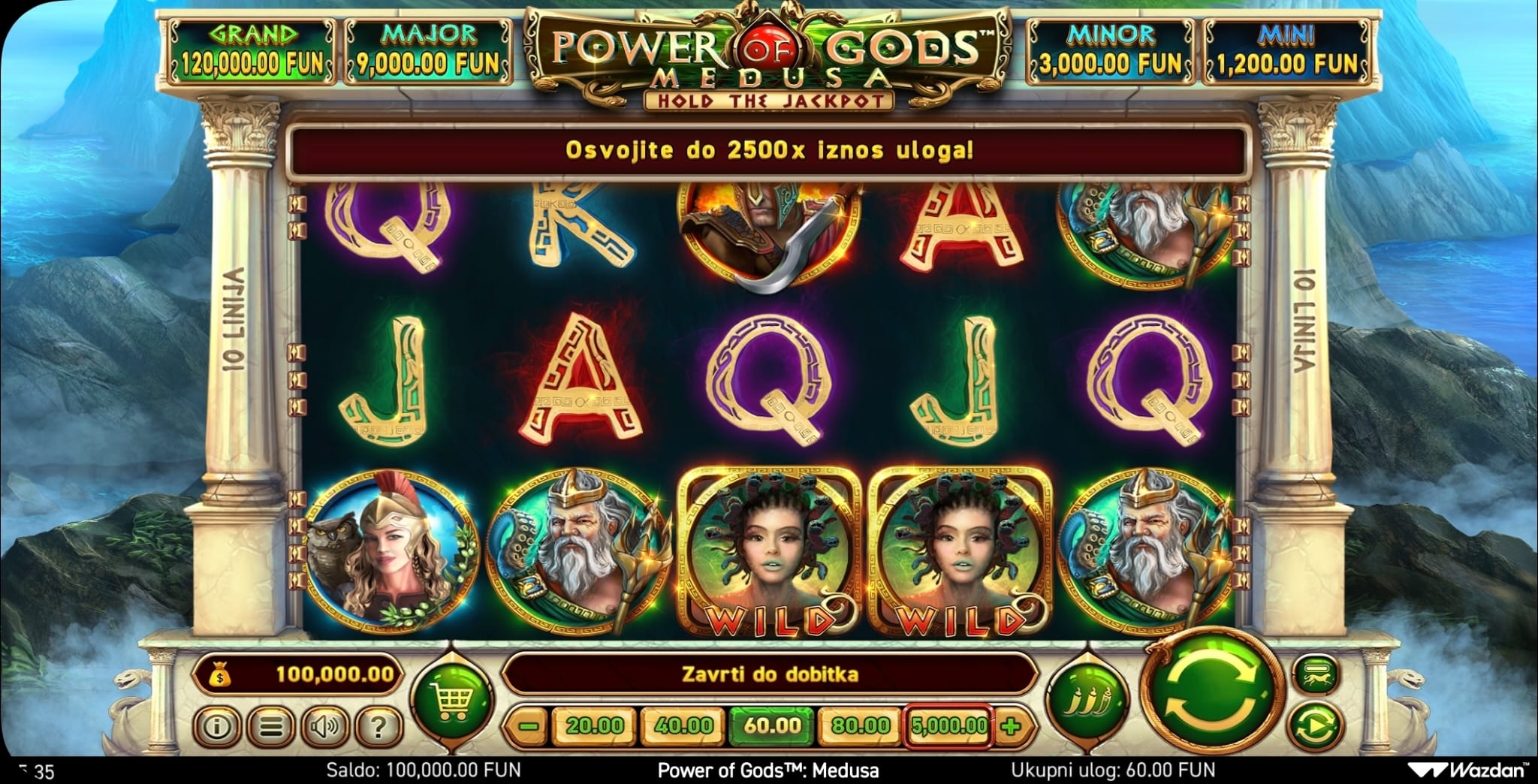Change volatility via the chili peppers button
This screenshot has width=1538, height=784.
1087,699
